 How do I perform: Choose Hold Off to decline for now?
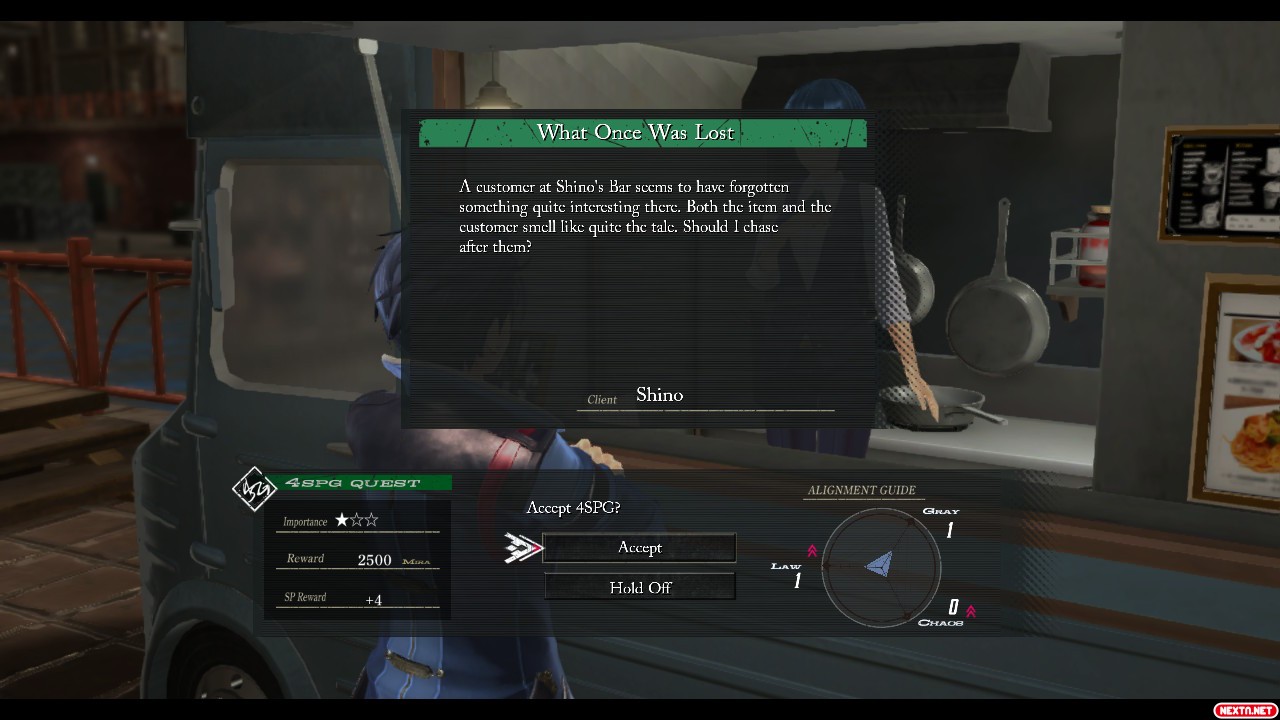click(639, 587)
